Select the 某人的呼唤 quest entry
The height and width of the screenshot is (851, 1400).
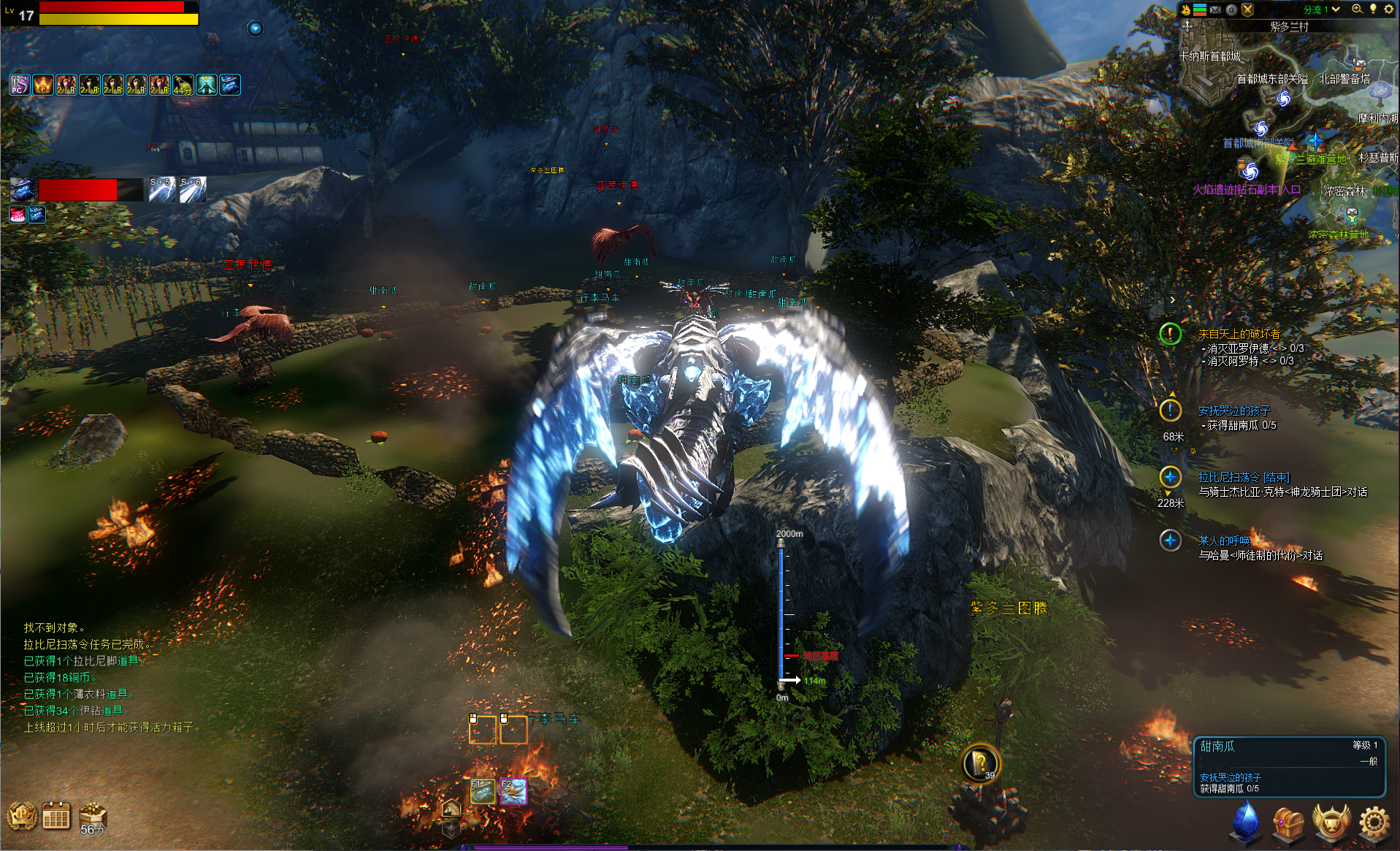coord(1223,541)
